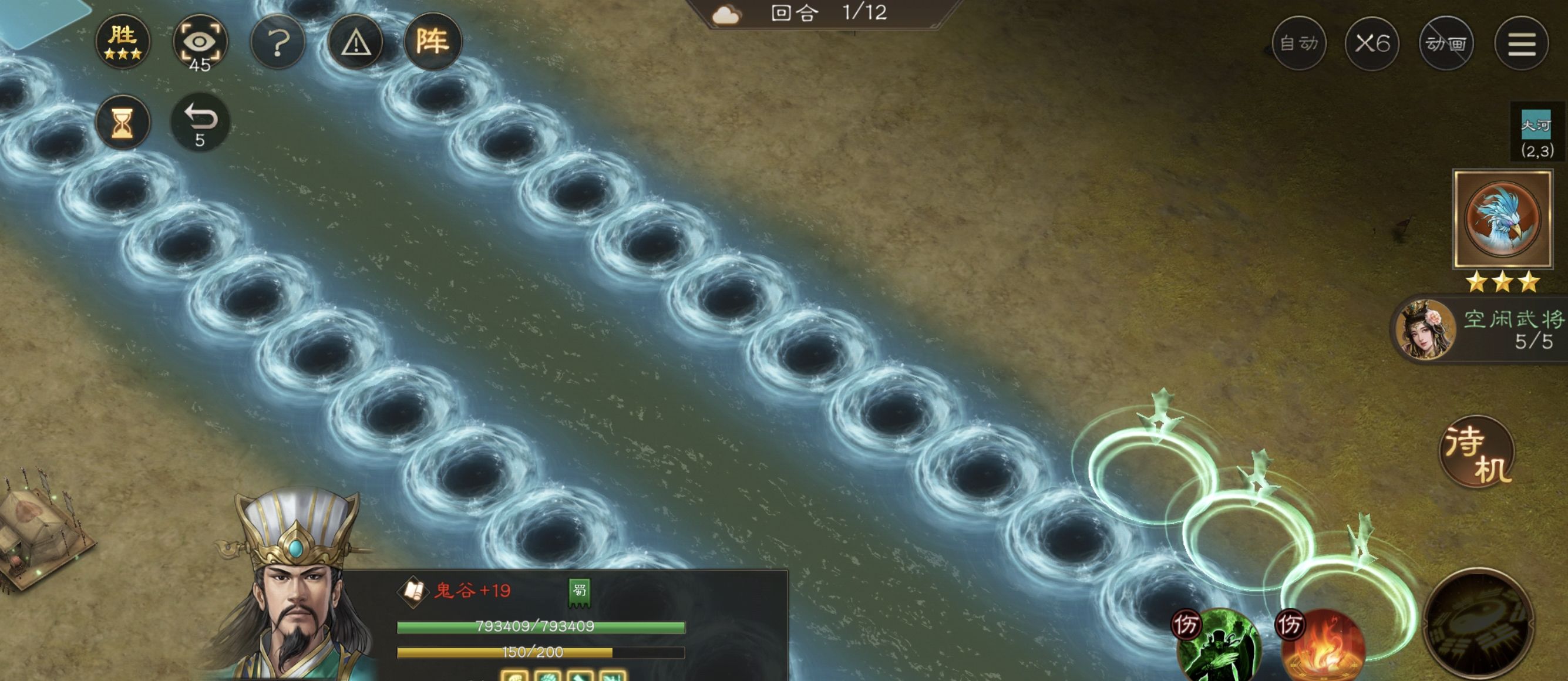Open the victory conditions star button
1568x681 pixels.
[122, 42]
